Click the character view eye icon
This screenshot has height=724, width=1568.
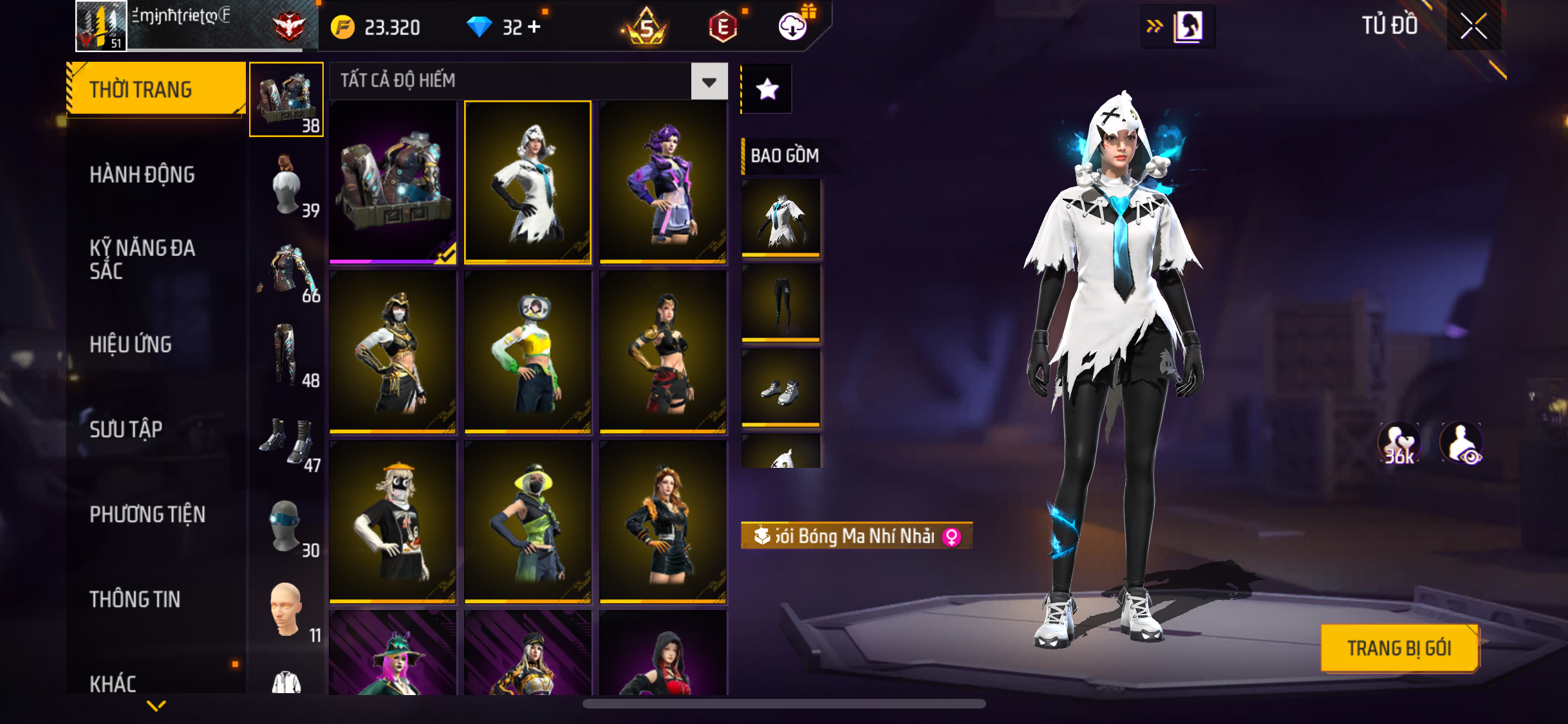(x=1462, y=443)
